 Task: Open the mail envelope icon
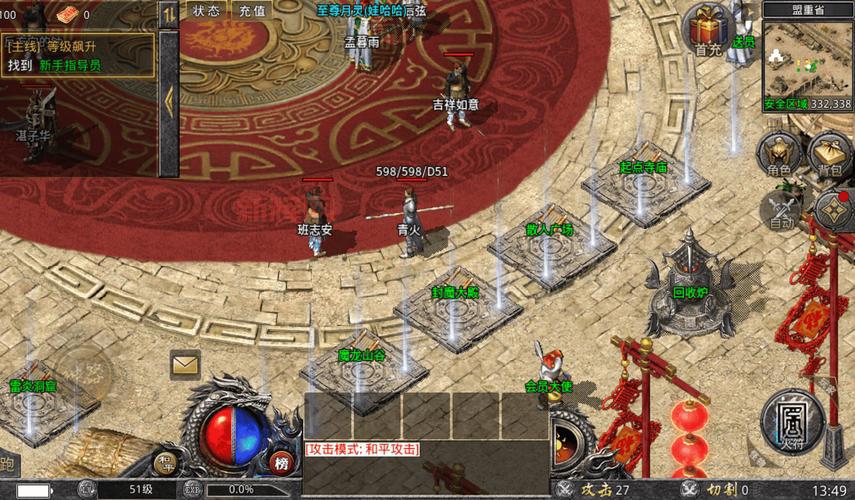(185, 364)
